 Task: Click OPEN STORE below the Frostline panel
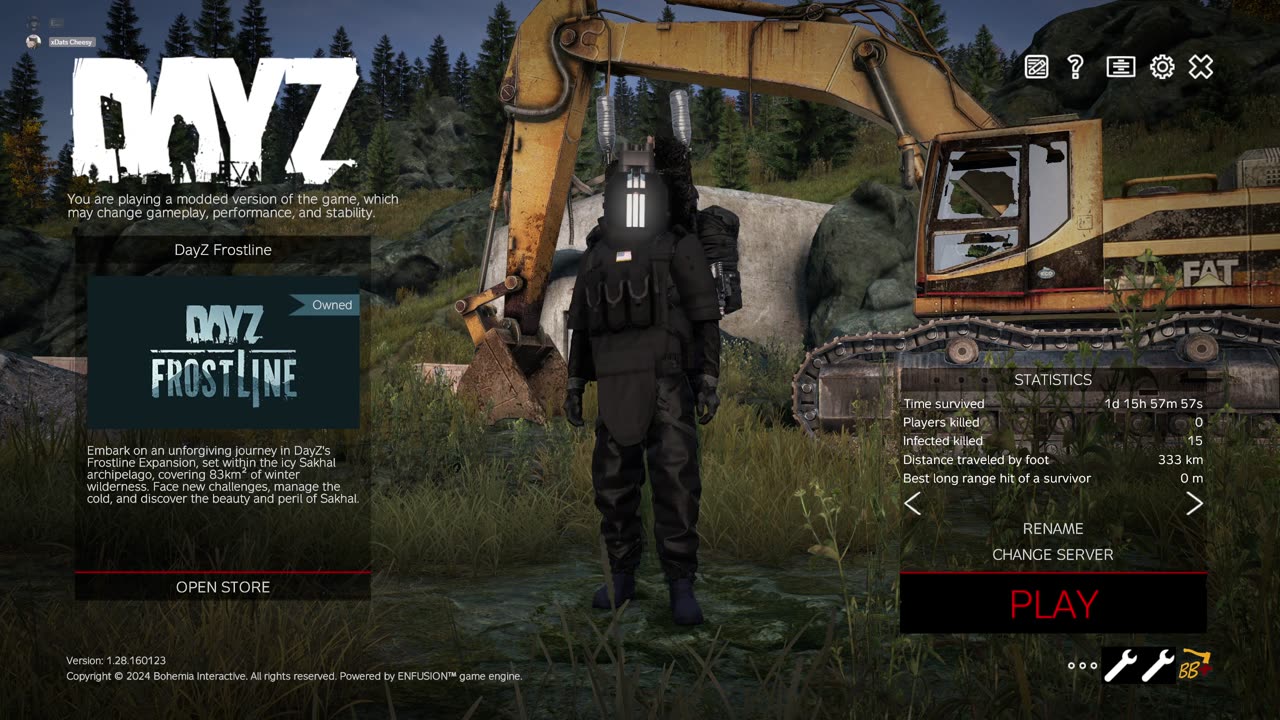[223, 587]
